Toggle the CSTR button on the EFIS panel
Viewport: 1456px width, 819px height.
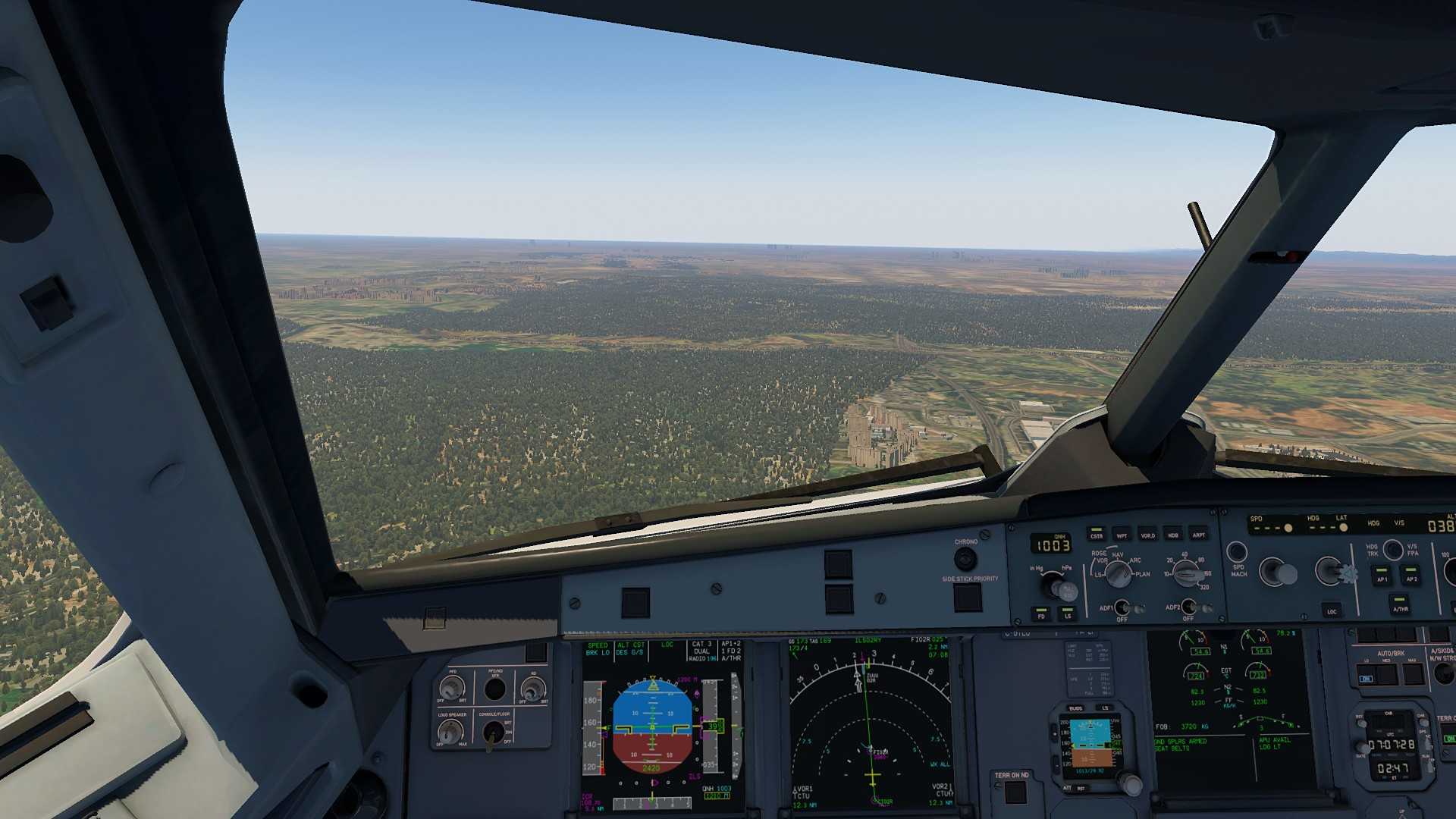click(x=1096, y=533)
